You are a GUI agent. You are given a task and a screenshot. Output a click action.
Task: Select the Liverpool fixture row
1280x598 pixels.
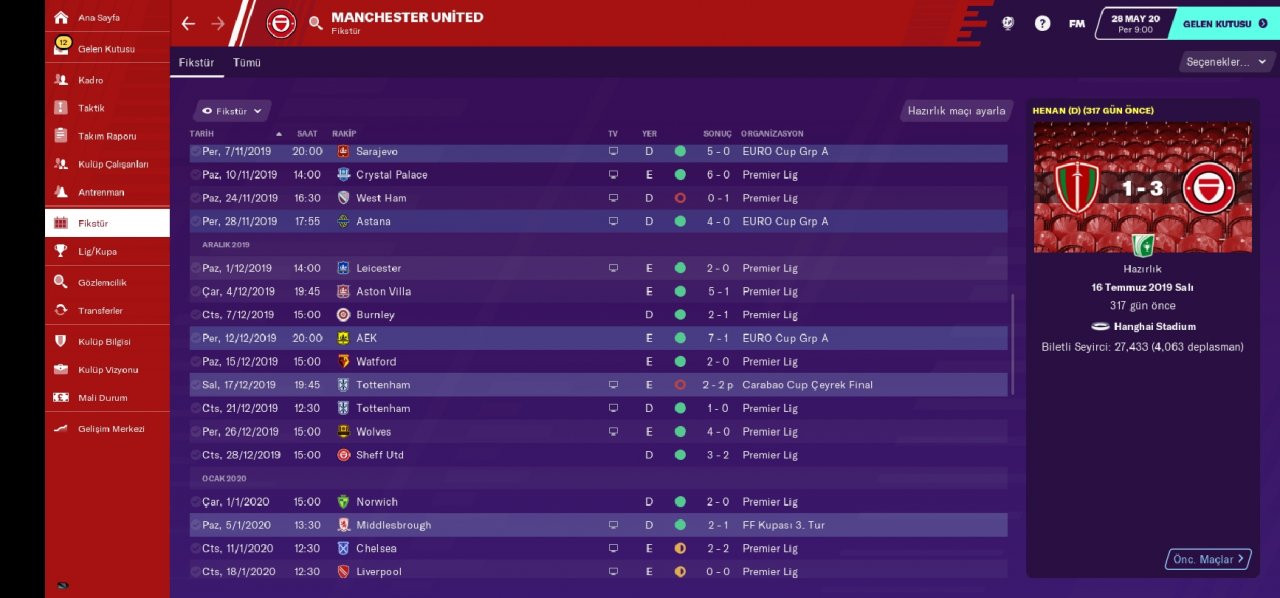tap(598, 572)
